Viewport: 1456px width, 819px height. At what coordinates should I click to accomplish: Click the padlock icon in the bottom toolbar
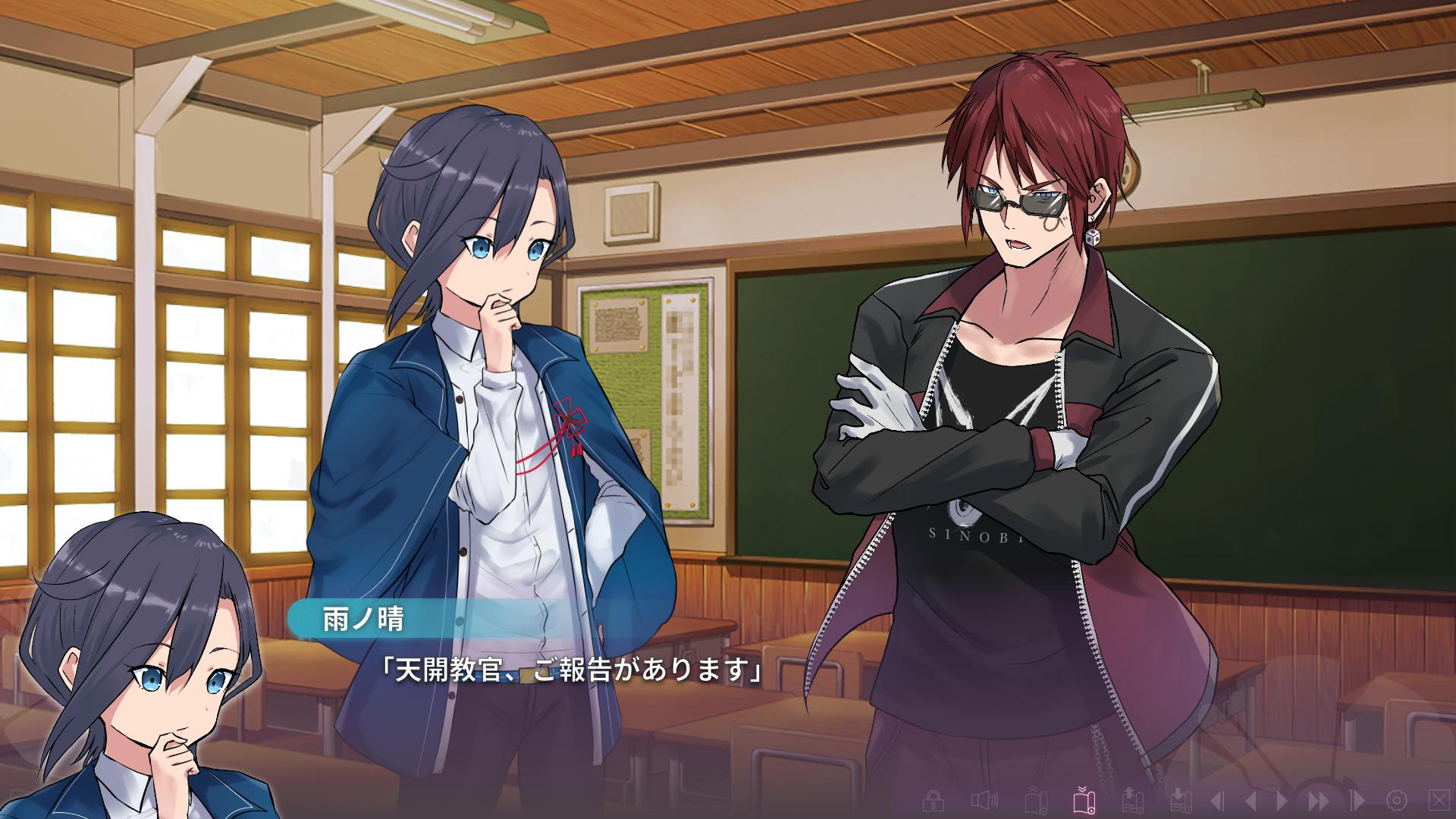click(x=934, y=800)
